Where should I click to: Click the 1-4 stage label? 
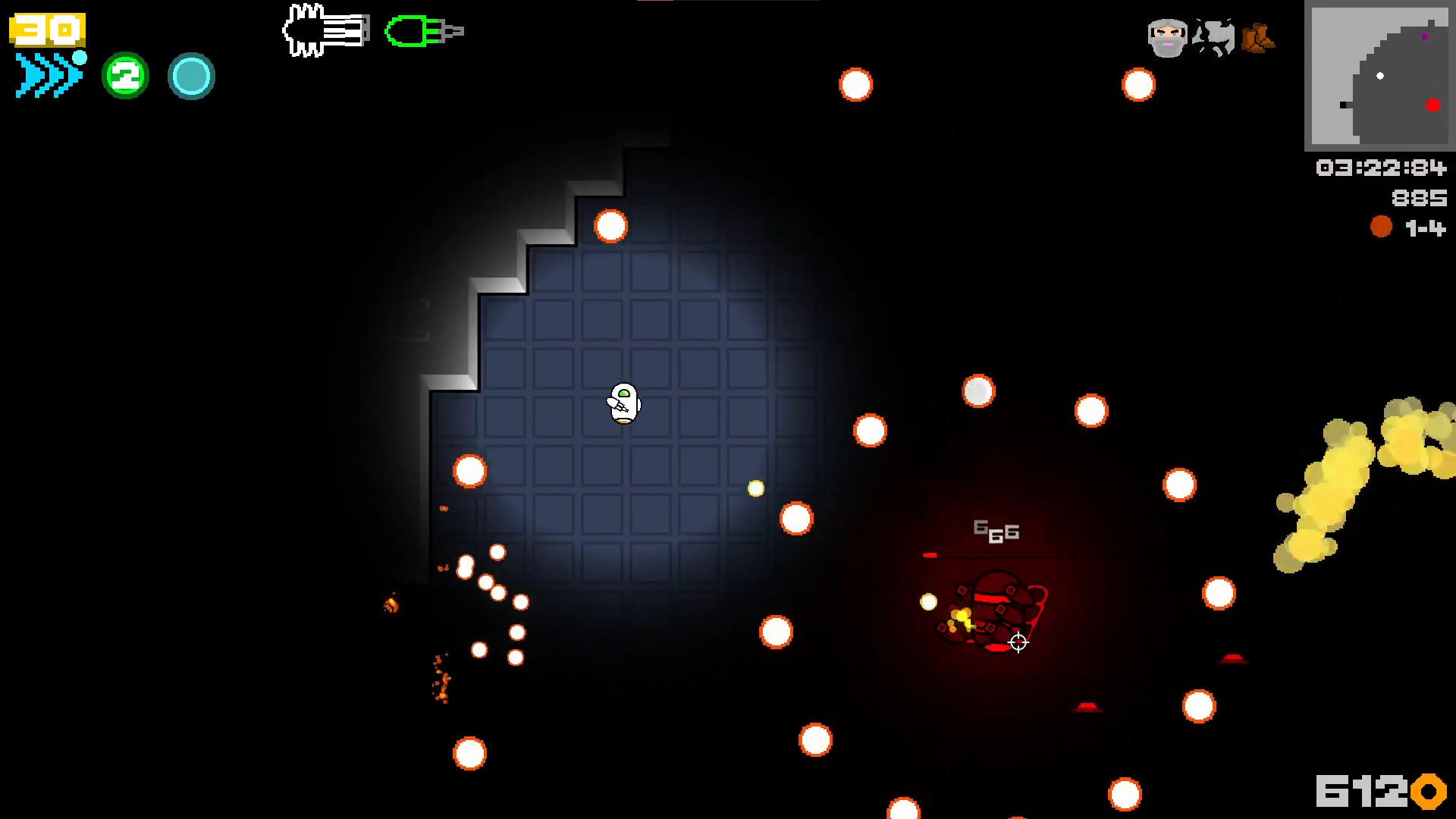[x=1425, y=227]
